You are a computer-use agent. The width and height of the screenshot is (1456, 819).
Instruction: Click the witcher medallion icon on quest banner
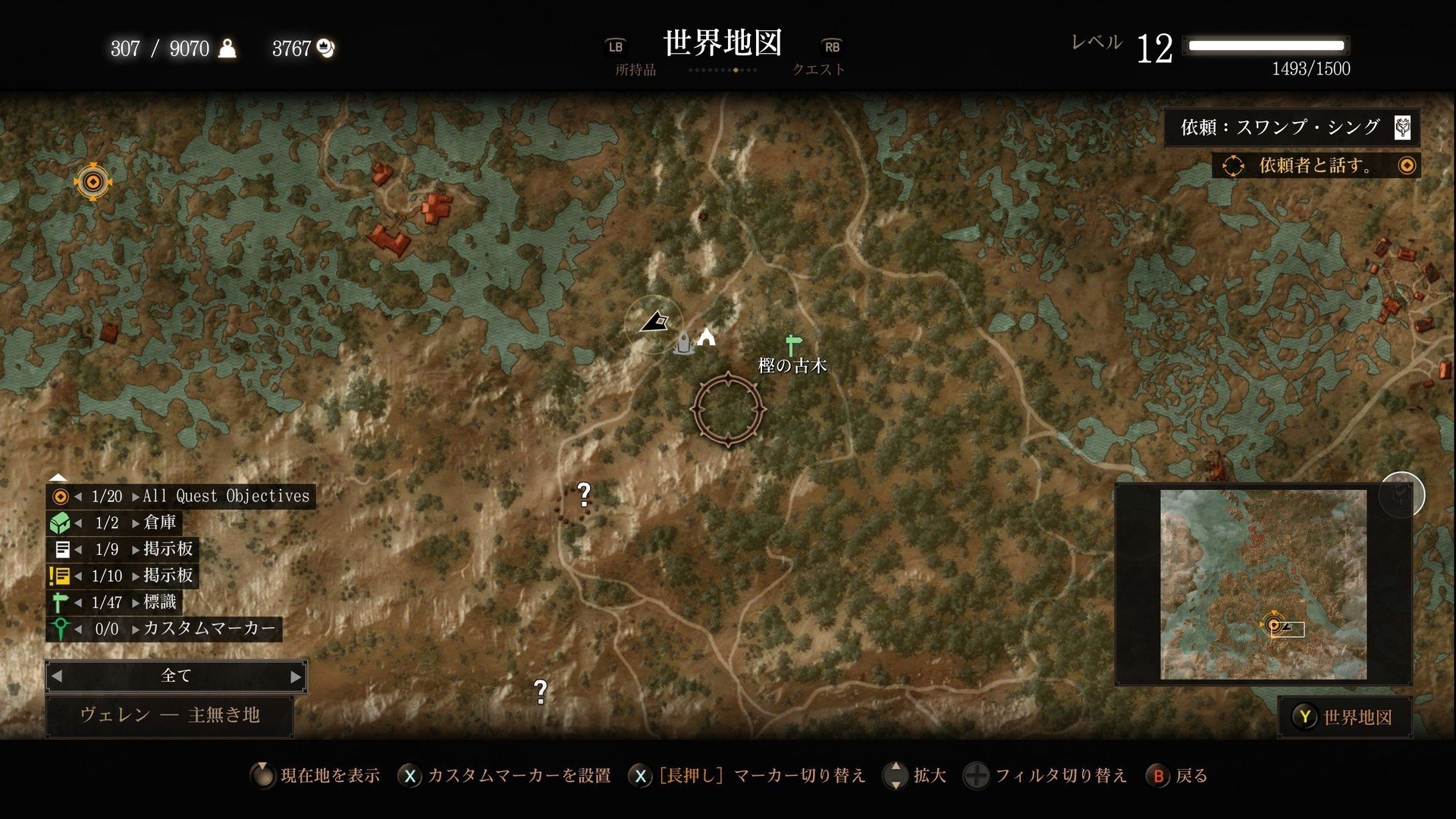point(1404,127)
